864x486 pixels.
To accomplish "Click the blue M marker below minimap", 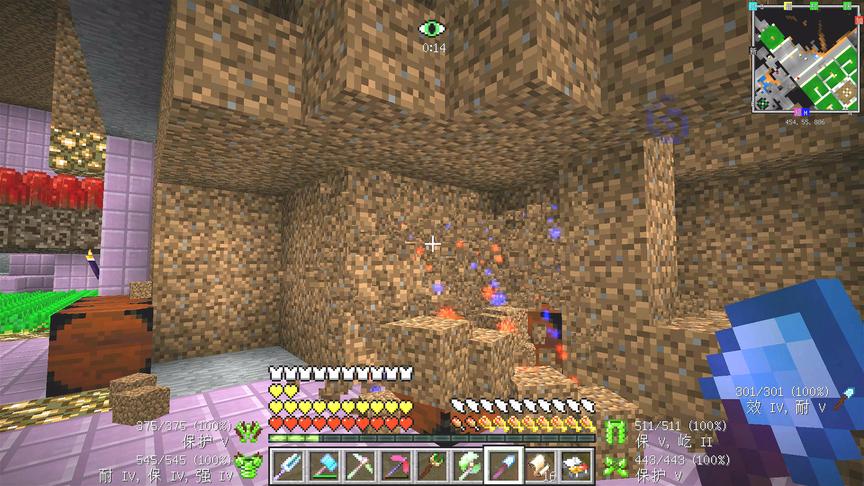I will [804, 112].
